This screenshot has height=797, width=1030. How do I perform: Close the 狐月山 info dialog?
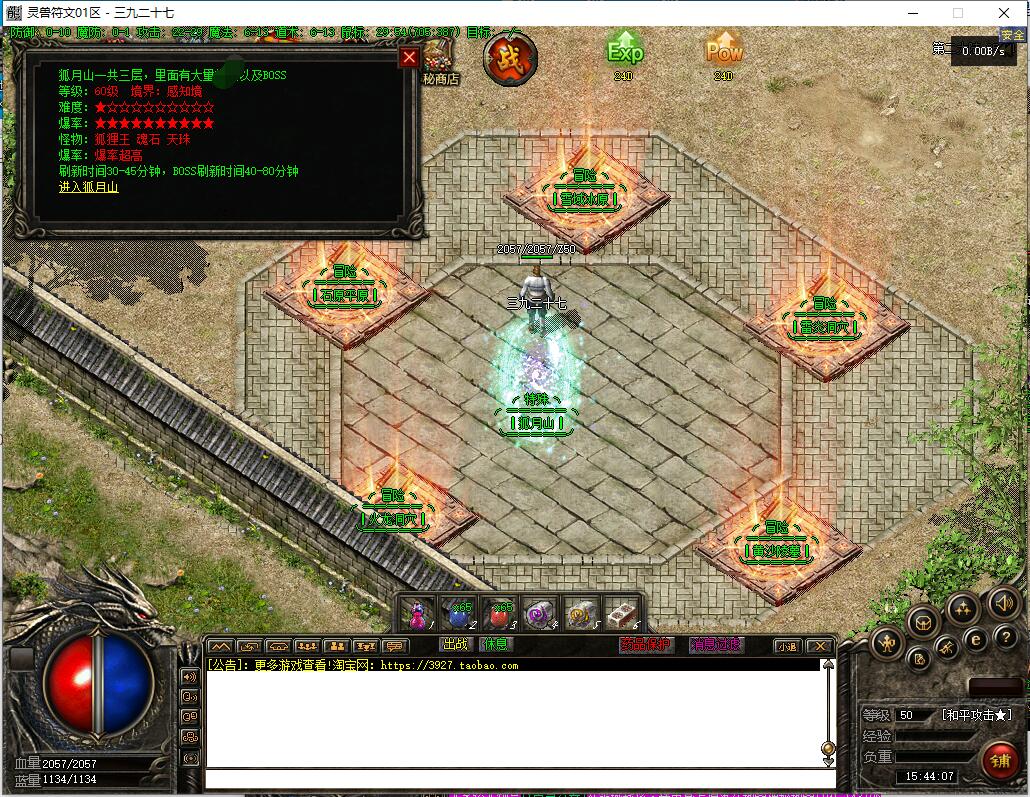(x=408, y=58)
